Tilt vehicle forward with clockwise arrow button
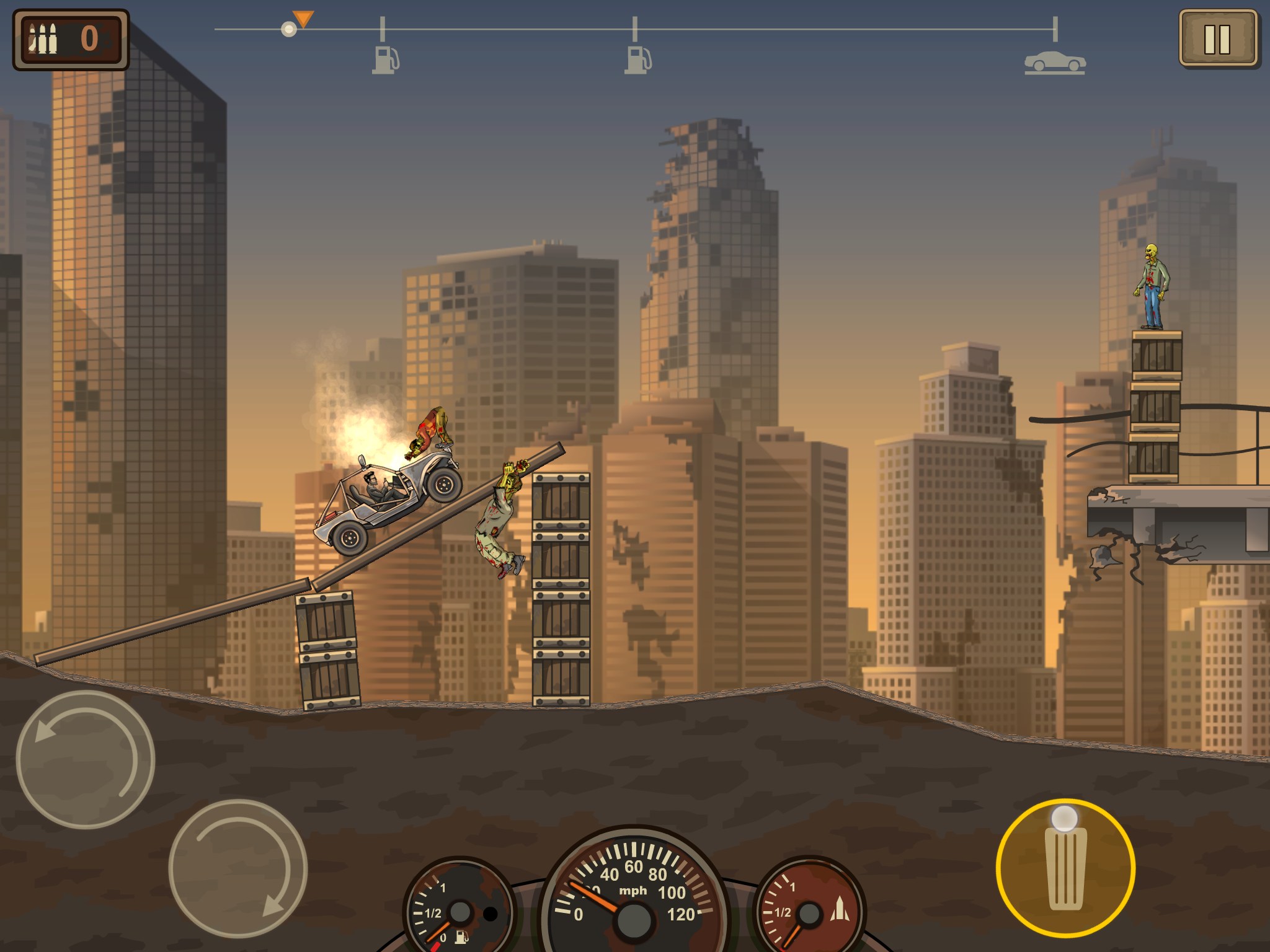This screenshot has width=1270, height=952. coord(238,868)
